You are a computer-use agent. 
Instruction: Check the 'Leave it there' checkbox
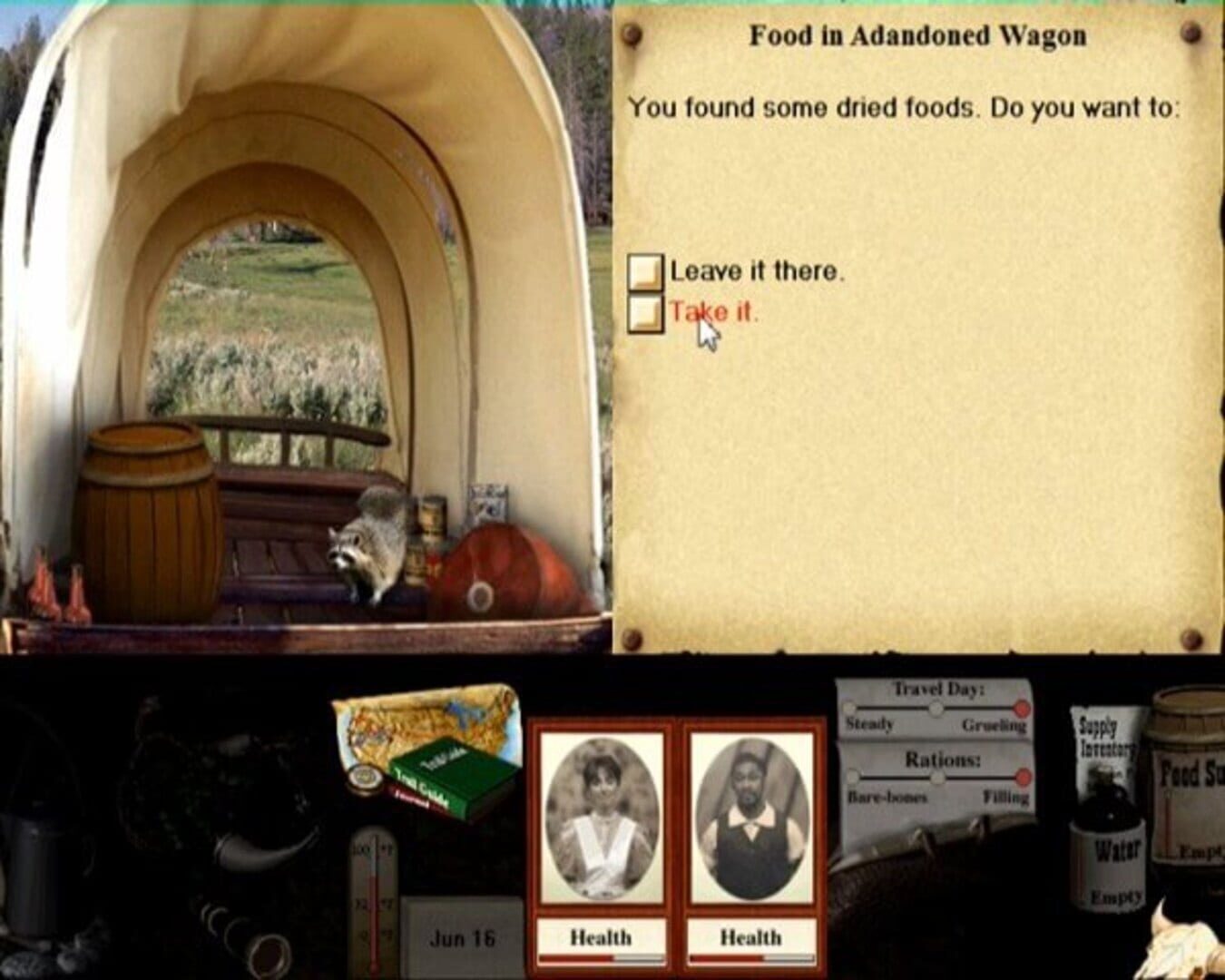coord(646,269)
